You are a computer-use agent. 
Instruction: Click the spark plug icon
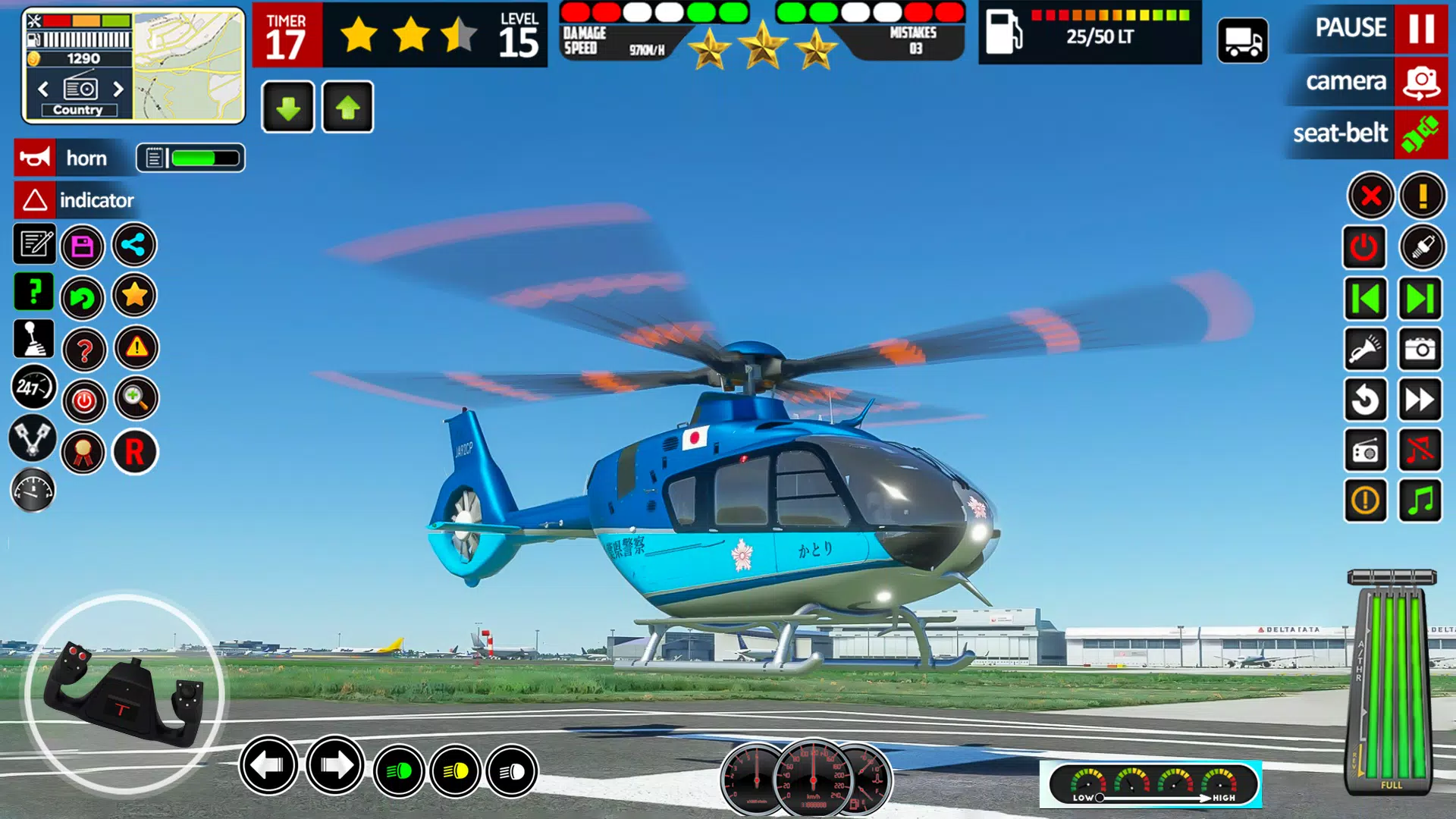pos(1420,247)
